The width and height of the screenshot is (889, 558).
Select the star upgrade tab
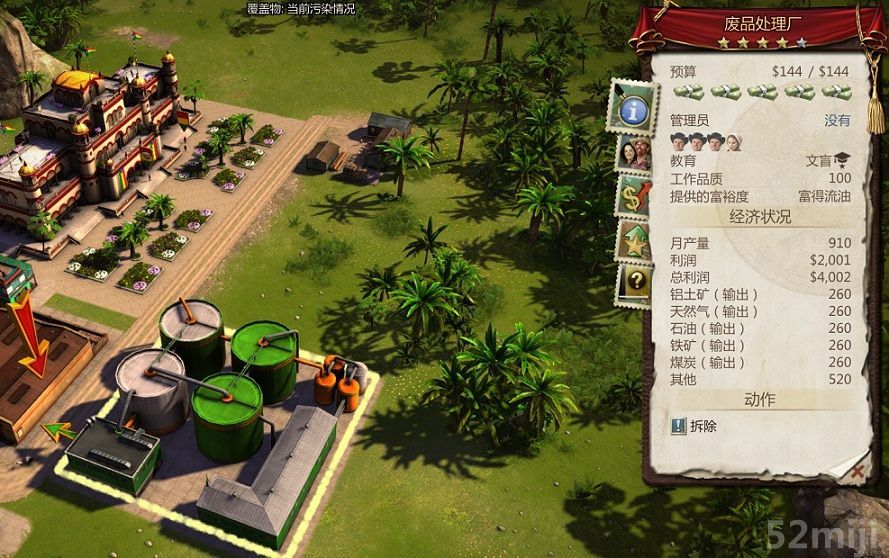click(633, 241)
